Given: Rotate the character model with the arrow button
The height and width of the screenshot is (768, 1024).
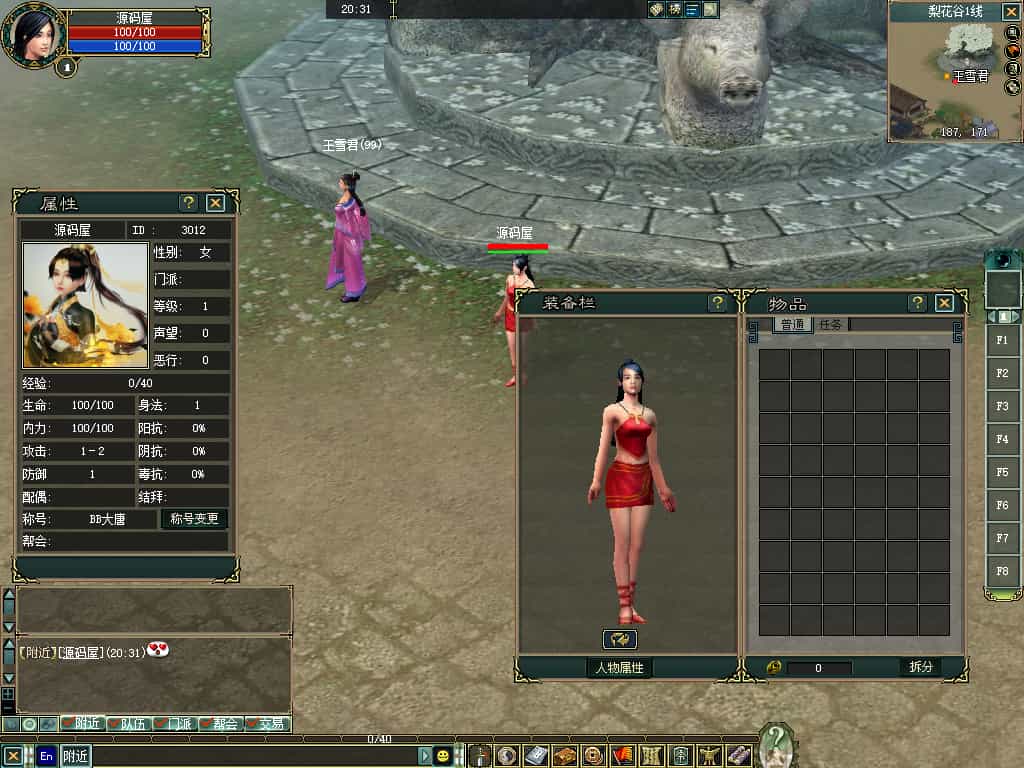Looking at the screenshot, I should [620, 639].
